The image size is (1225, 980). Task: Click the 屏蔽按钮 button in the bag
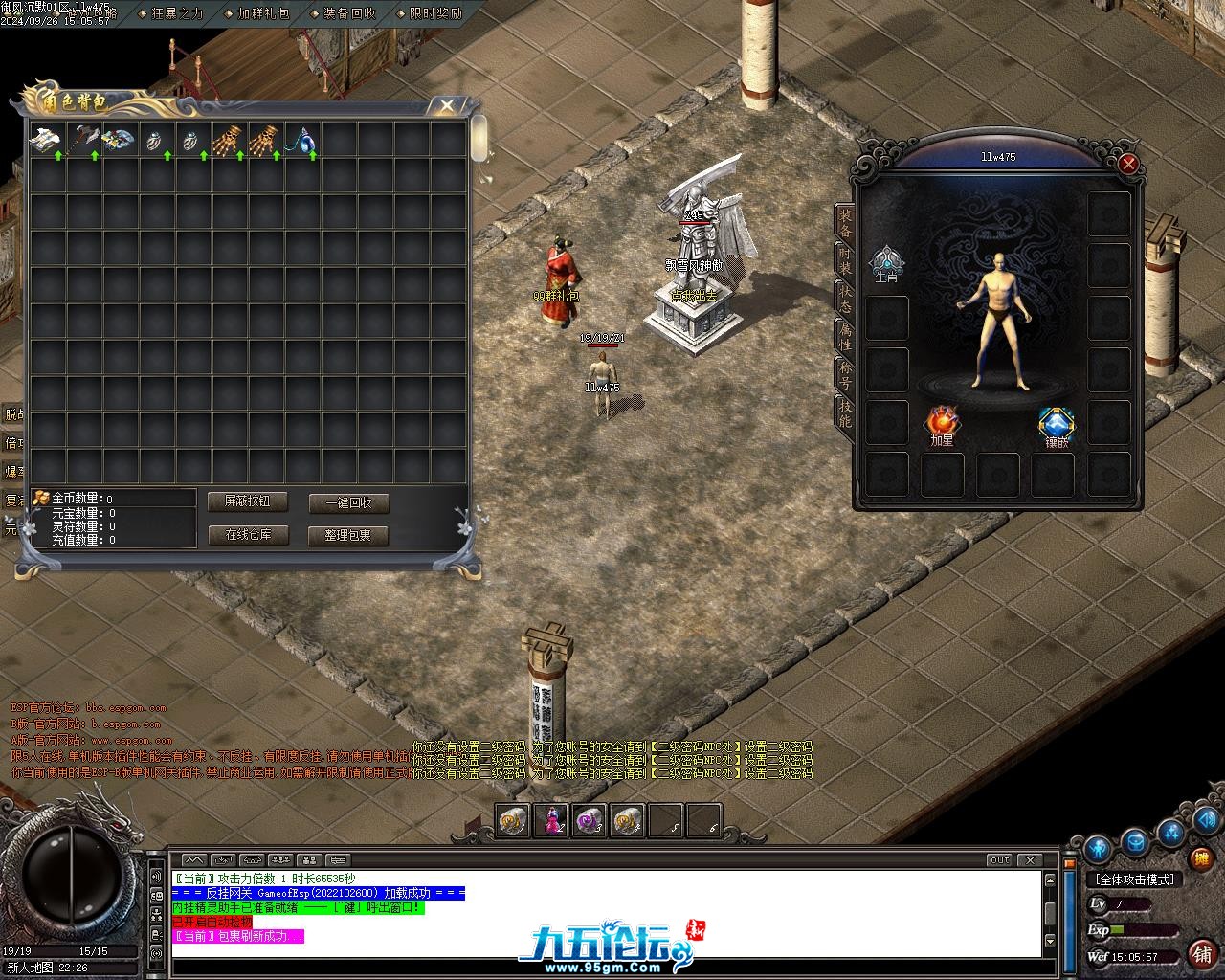[x=248, y=501]
